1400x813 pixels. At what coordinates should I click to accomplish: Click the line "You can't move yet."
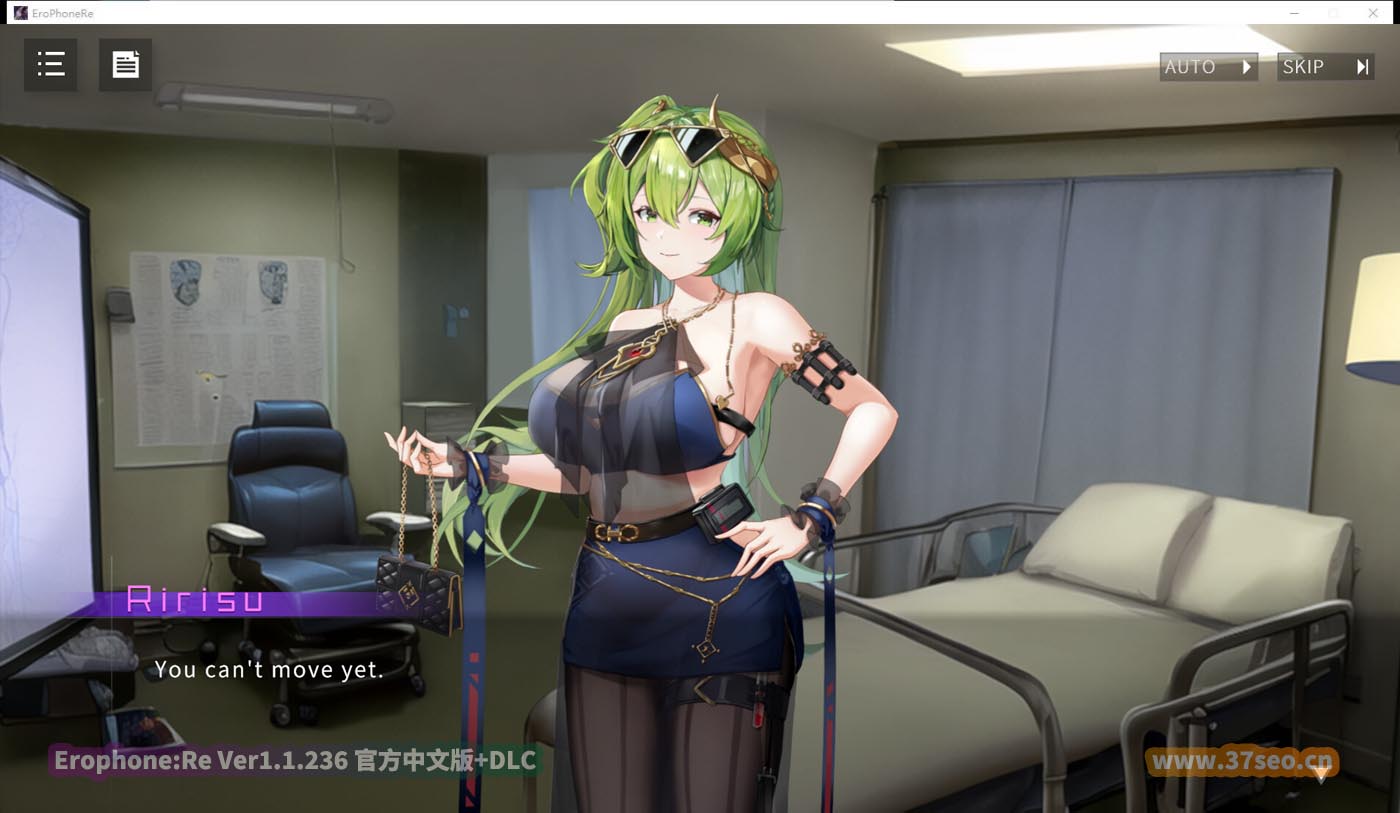click(x=270, y=670)
